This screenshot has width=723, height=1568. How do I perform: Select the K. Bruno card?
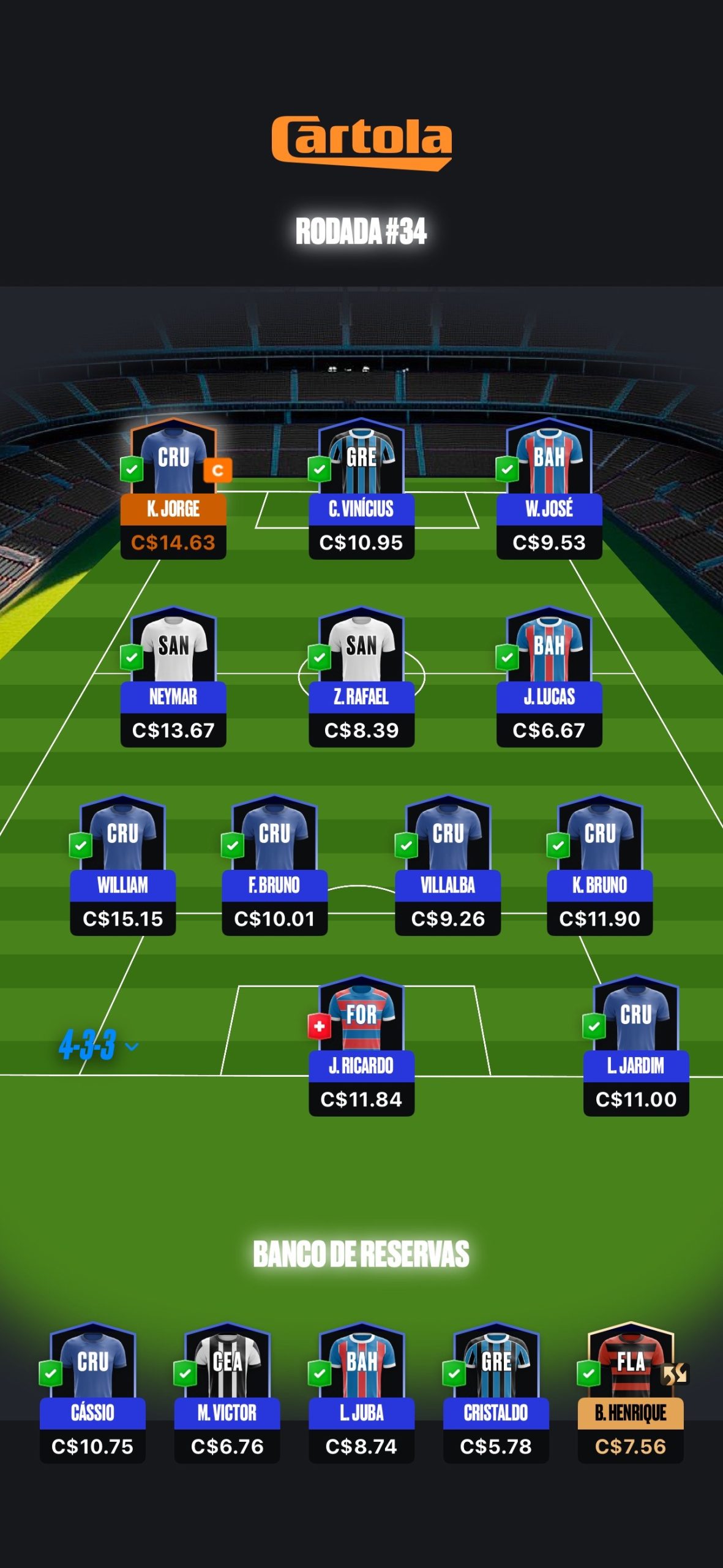[599, 866]
